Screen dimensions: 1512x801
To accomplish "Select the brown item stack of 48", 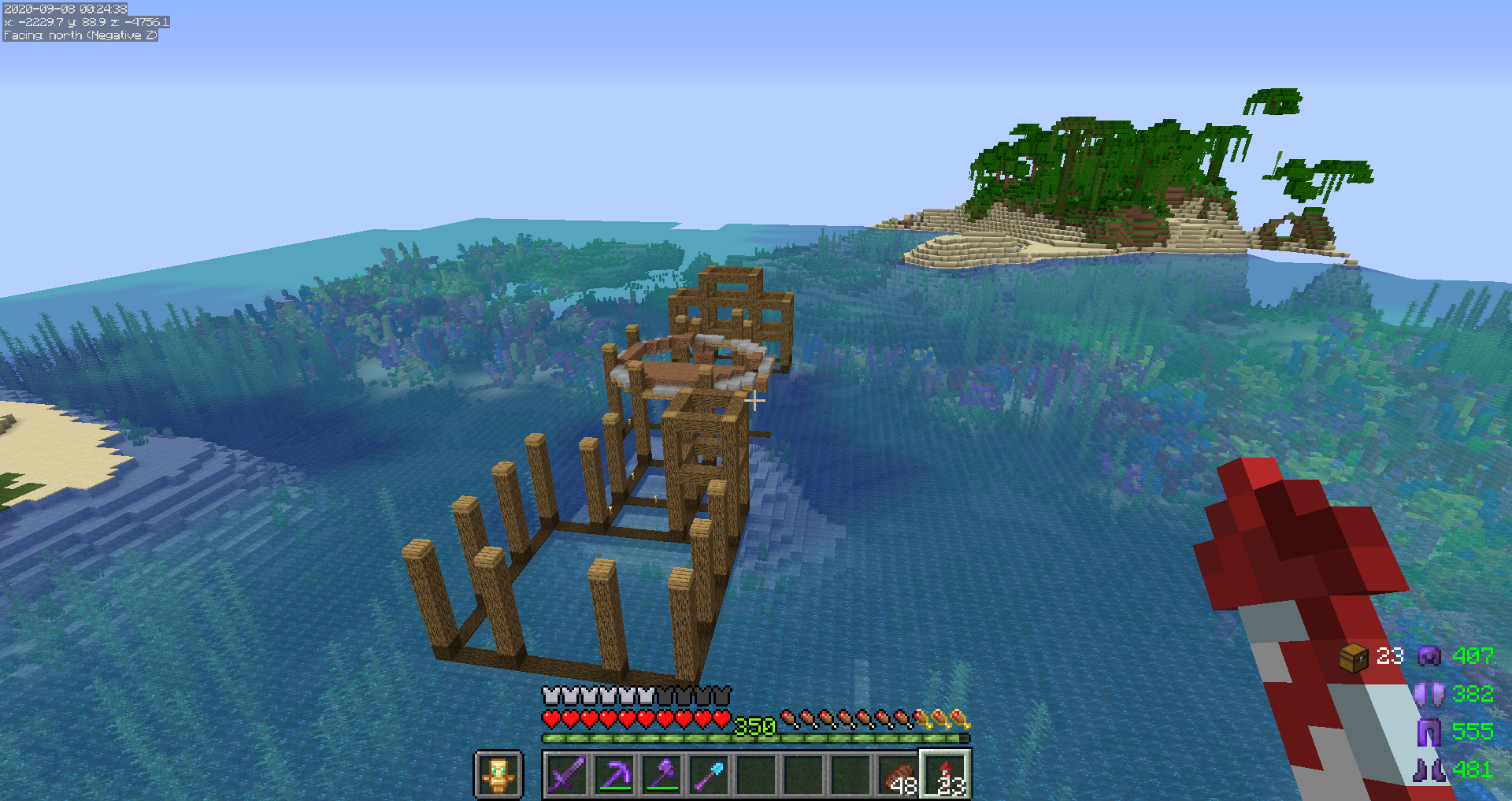I will click(899, 774).
